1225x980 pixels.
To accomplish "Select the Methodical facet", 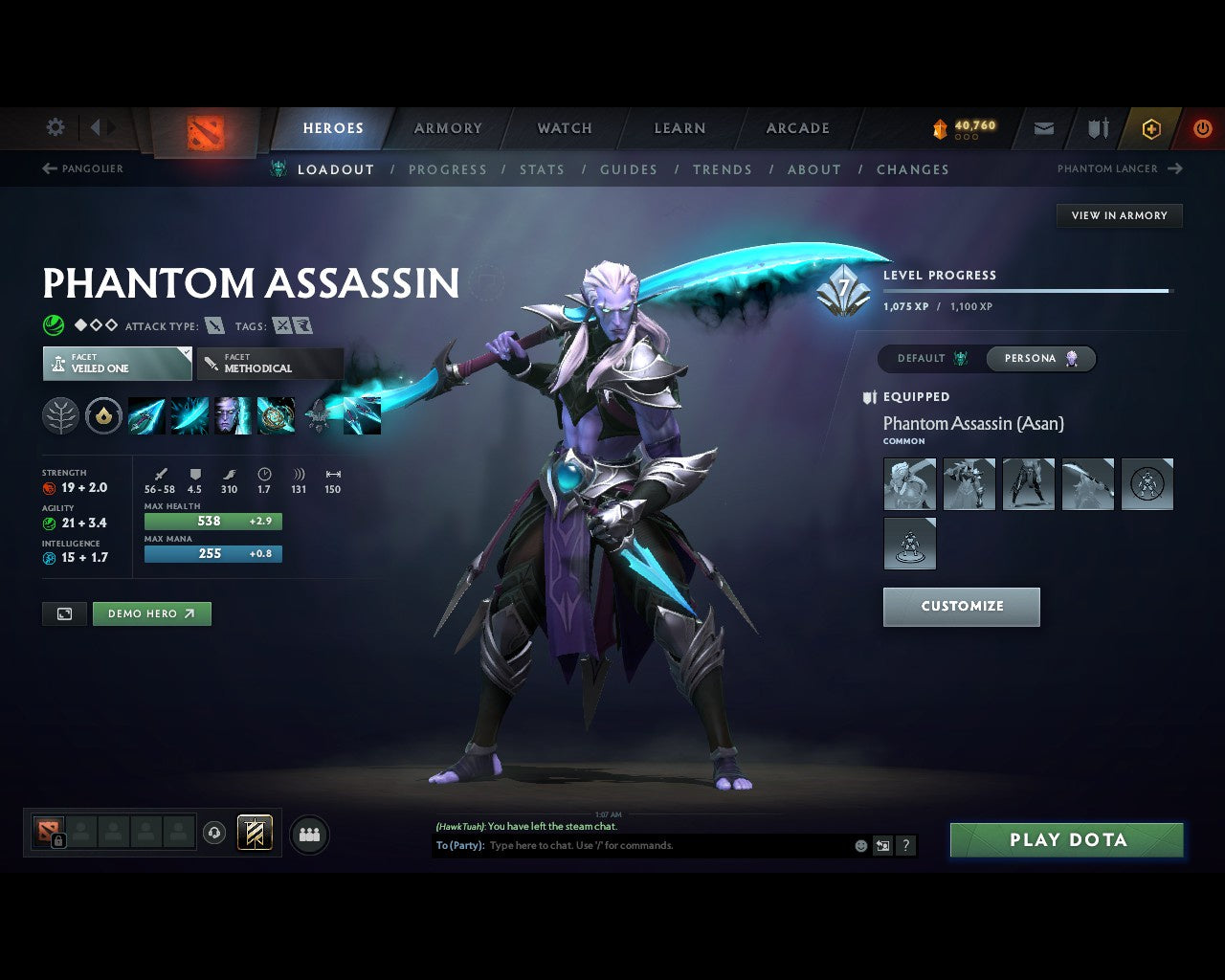I will tap(270, 364).
